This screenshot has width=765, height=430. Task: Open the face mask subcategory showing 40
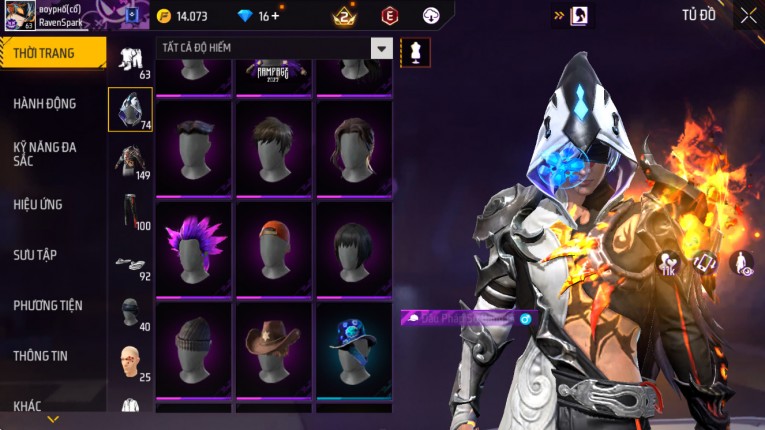pos(130,313)
